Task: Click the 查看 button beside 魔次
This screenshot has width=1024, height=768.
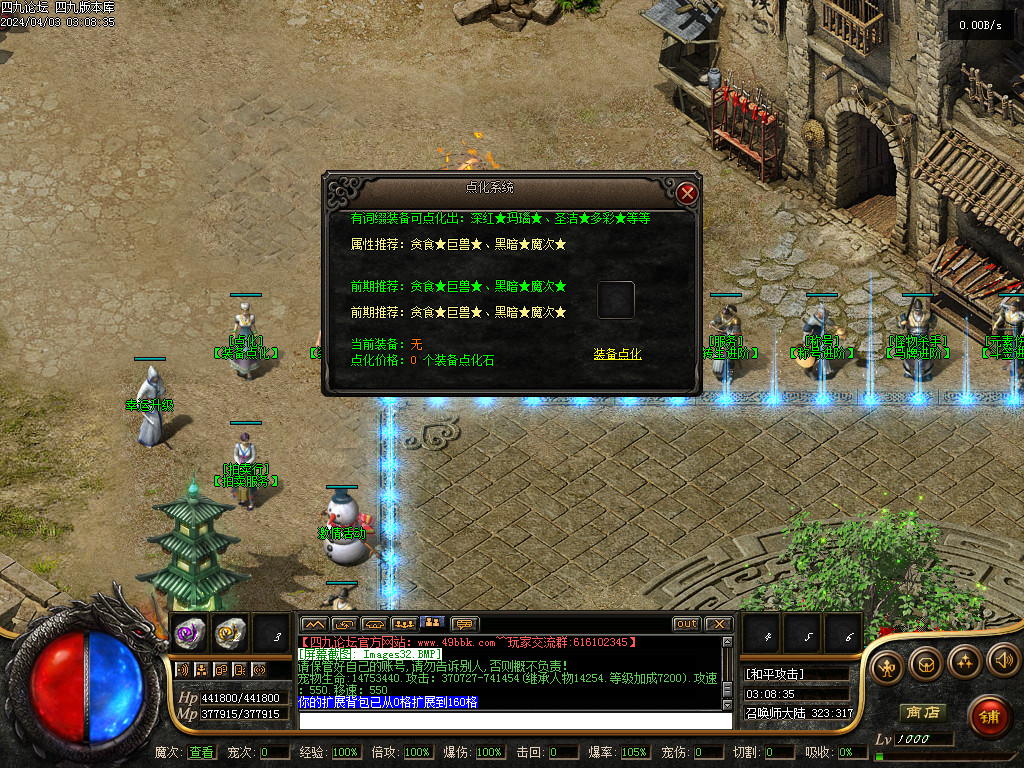Action: pyautogui.click(x=201, y=752)
